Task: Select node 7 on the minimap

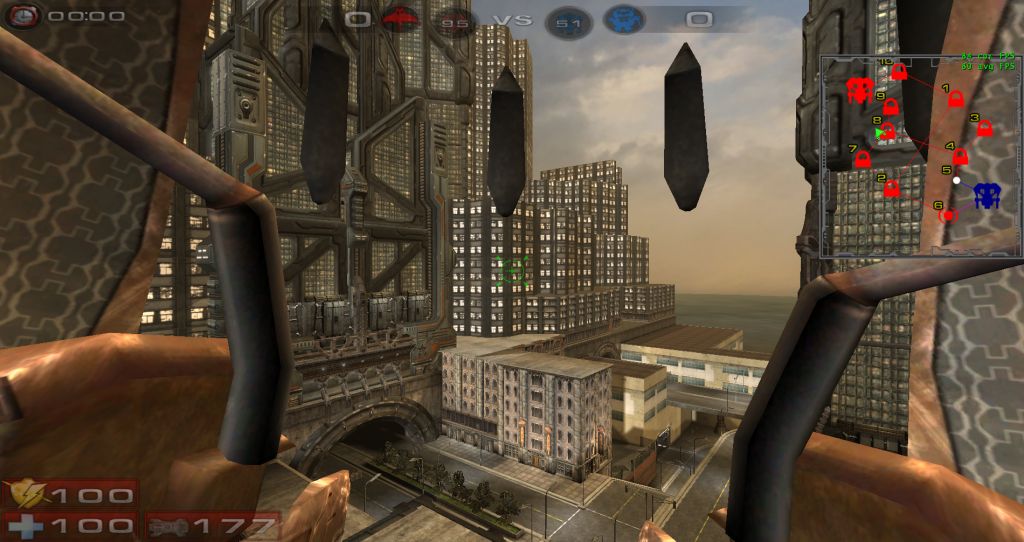Action: coord(863,158)
